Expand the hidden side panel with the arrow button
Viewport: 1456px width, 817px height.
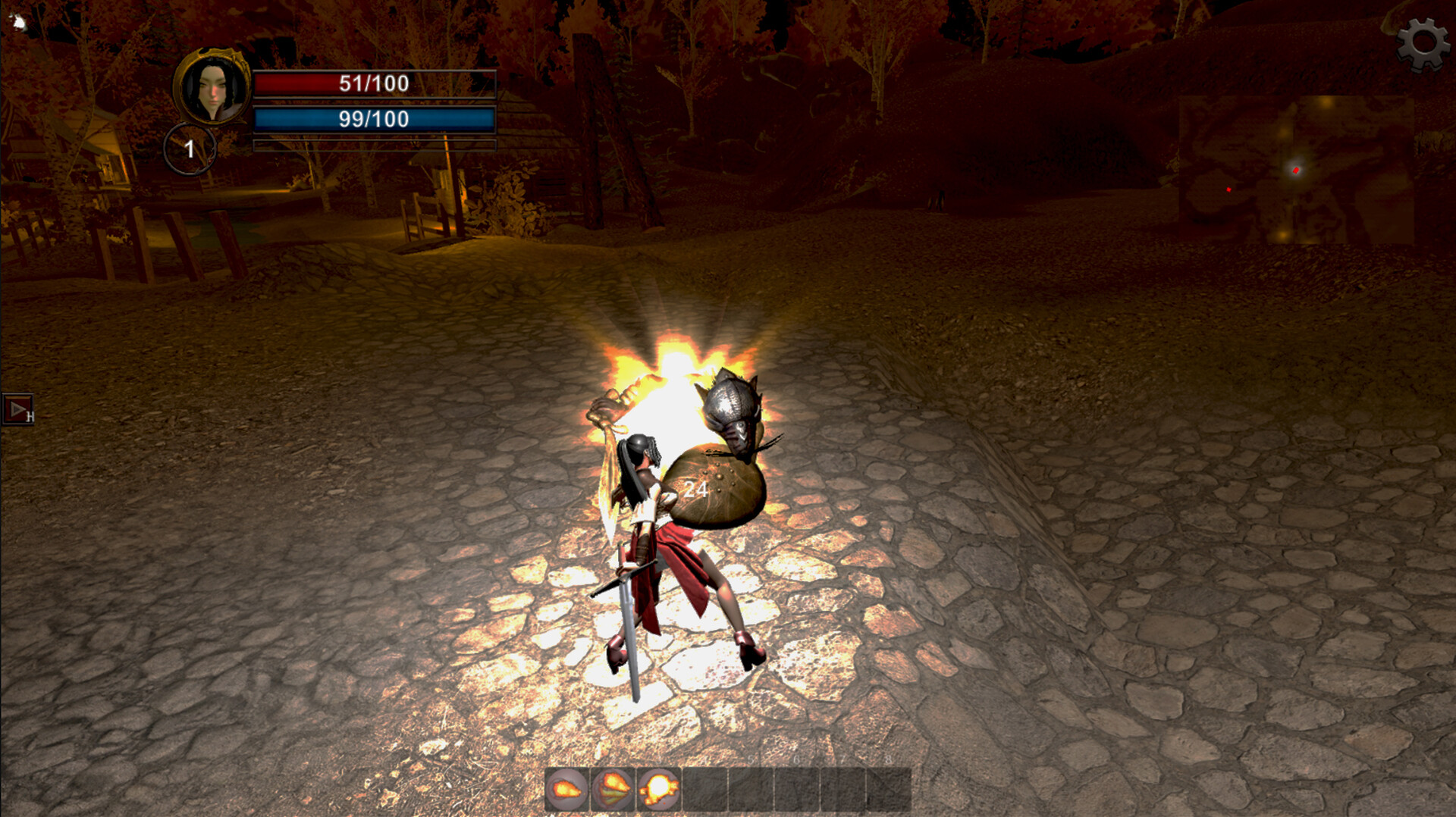coord(17,410)
